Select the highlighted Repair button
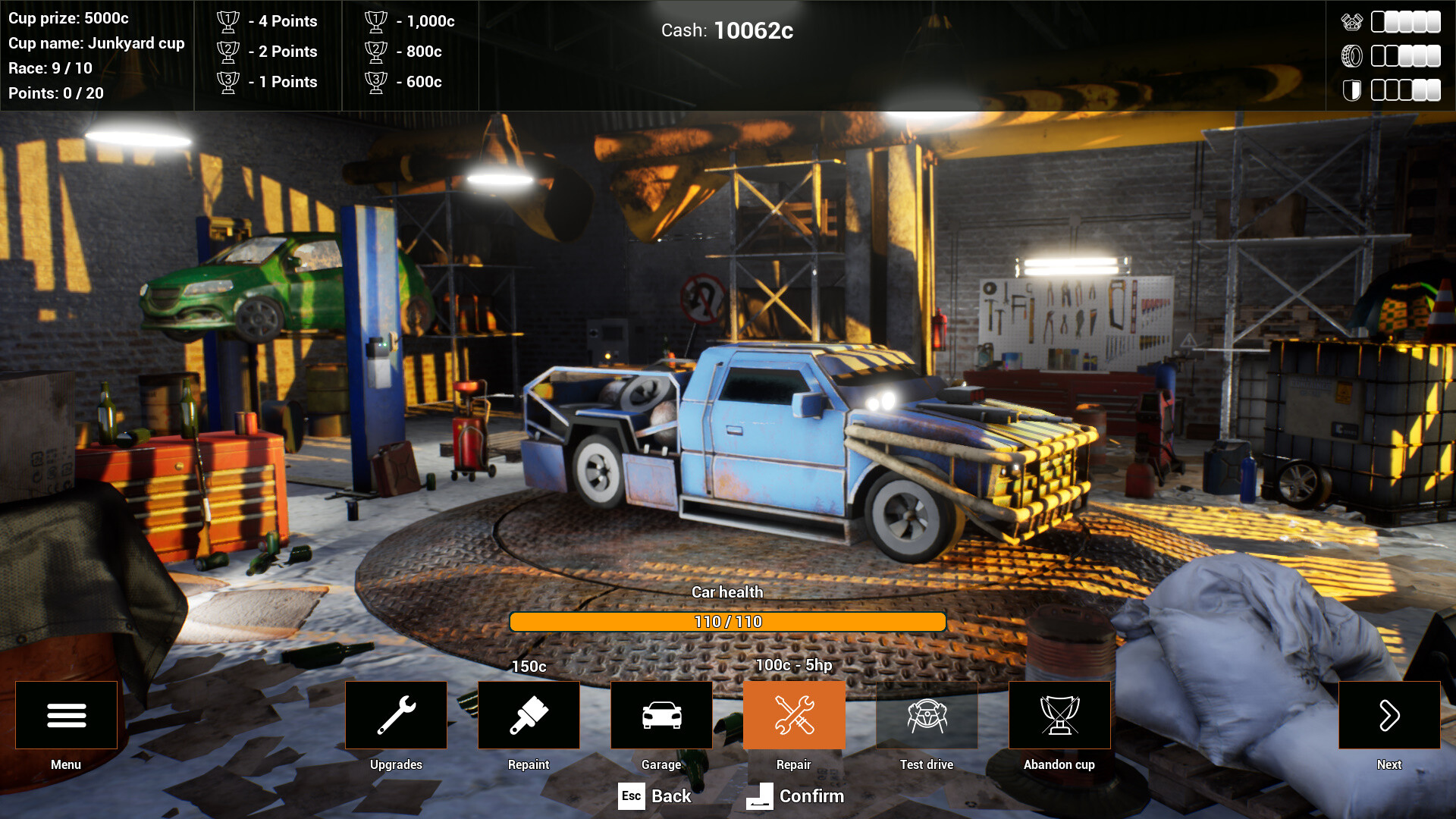This screenshot has width=1456, height=819. coord(794,715)
